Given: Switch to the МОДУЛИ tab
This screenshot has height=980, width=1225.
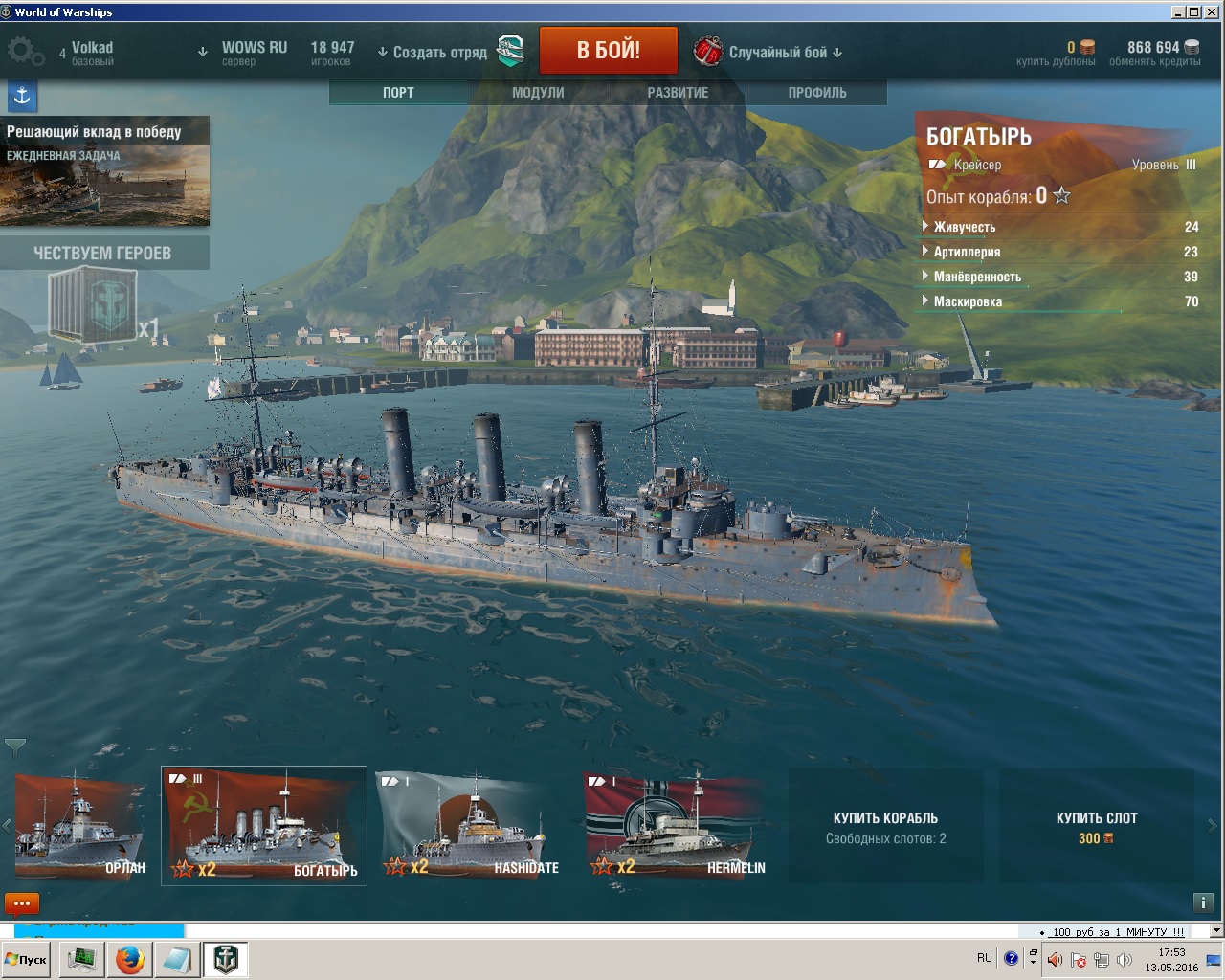Looking at the screenshot, I should click(x=538, y=93).
